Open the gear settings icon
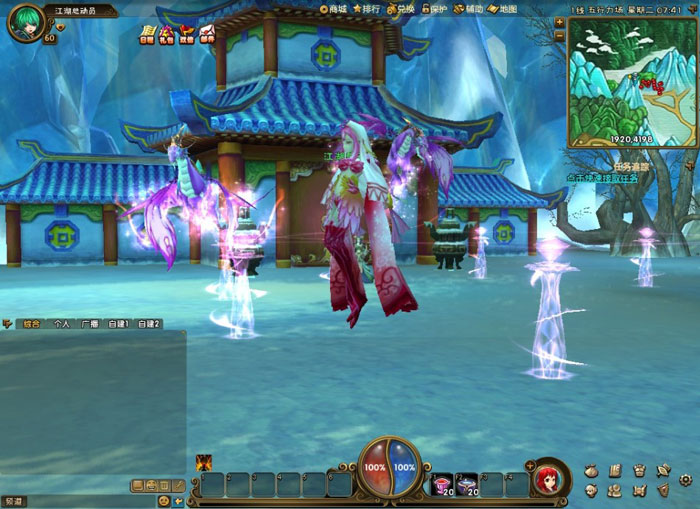The height and width of the screenshot is (509, 700). (685, 479)
